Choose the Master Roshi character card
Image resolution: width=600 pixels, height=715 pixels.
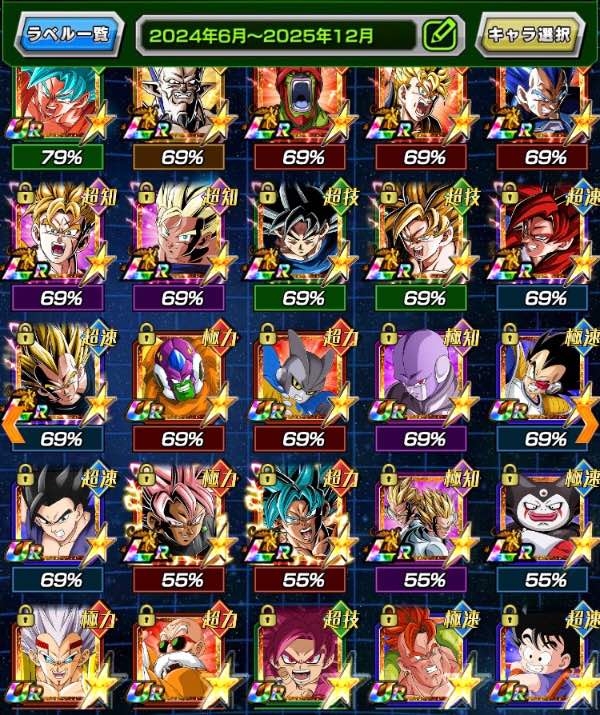point(180,660)
